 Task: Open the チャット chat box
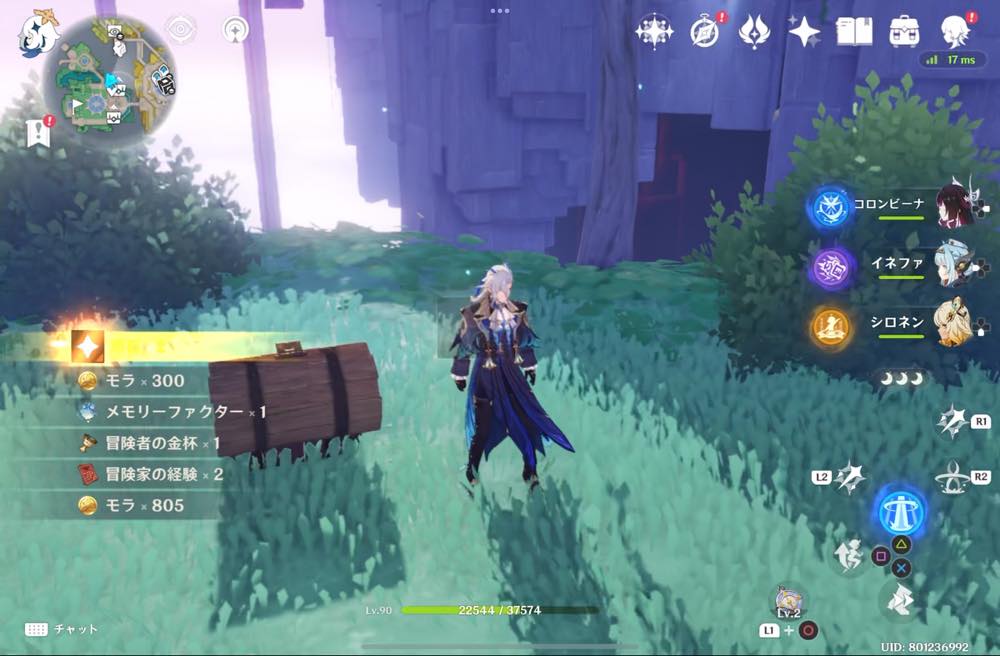point(62,629)
